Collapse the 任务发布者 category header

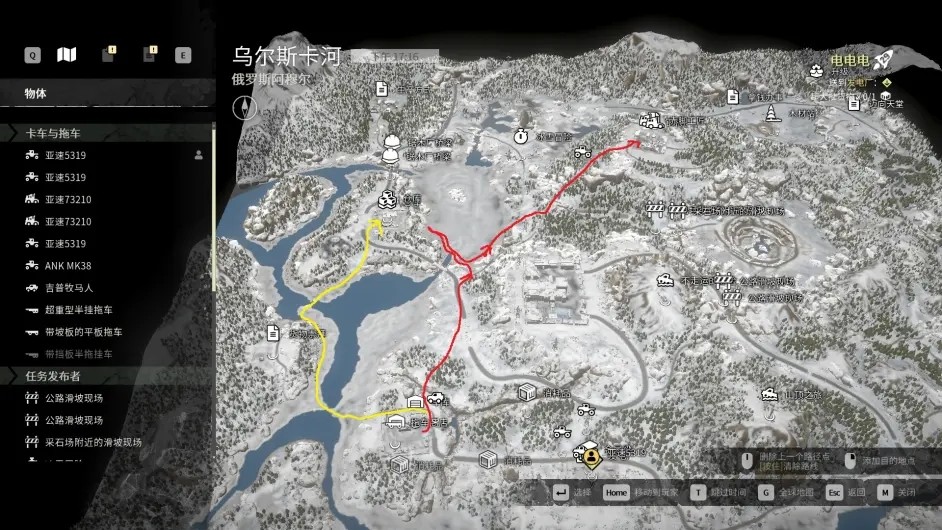(x=53, y=376)
